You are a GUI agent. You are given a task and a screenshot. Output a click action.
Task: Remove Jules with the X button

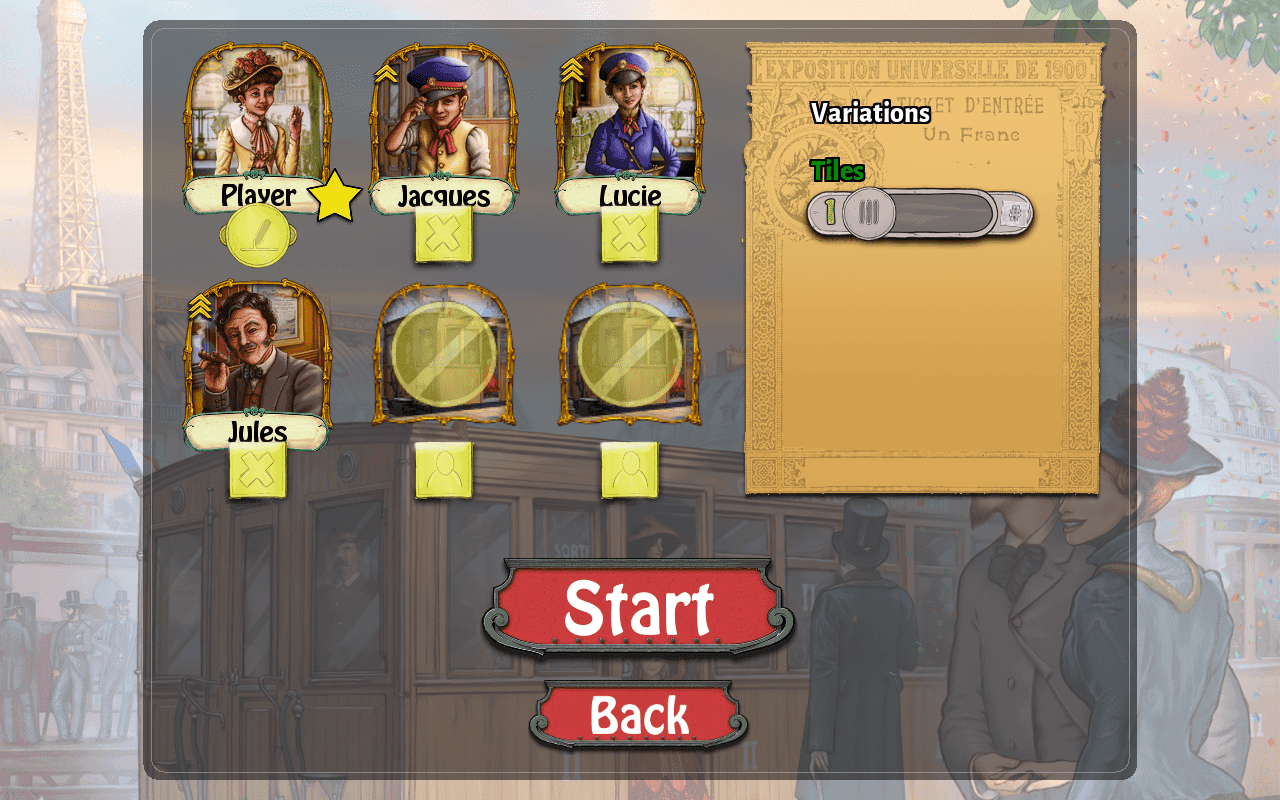point(259,470)
